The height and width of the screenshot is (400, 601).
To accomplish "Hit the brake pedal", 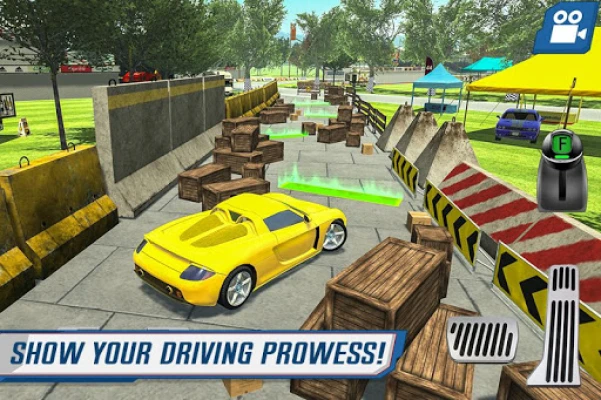I will pos(481,339).
